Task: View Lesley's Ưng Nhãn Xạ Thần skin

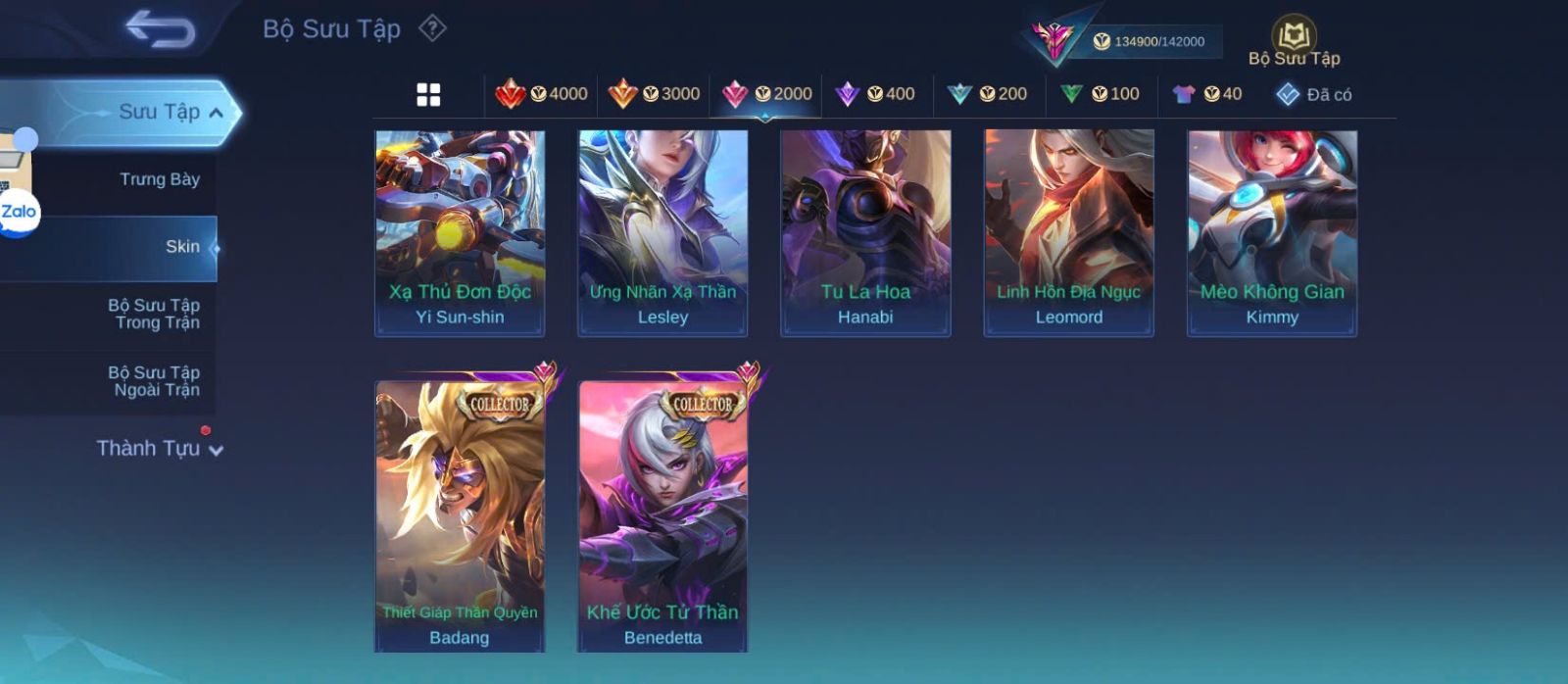Action: (x=662, y=233)
